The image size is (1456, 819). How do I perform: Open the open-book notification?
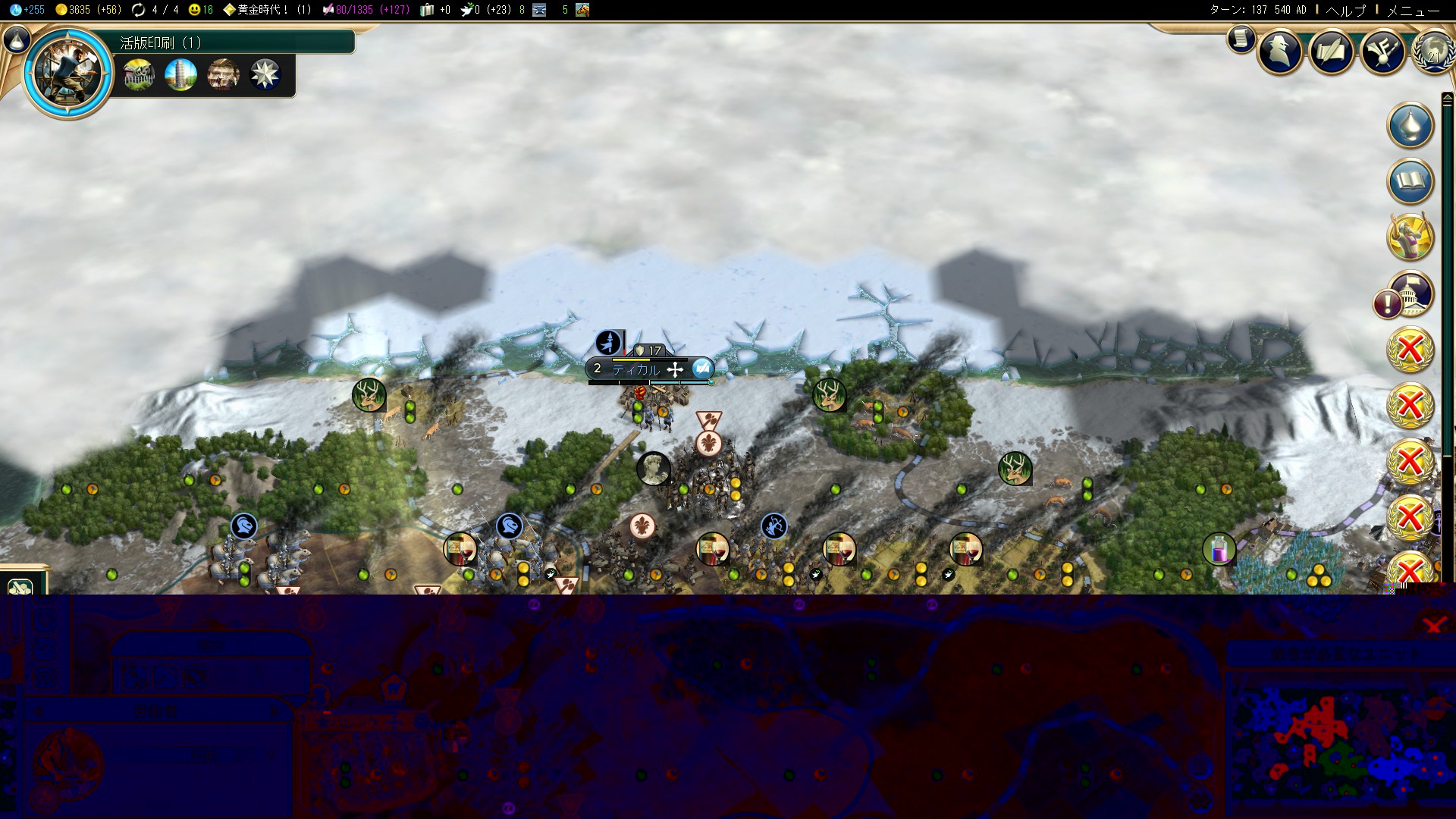point(1410,181)
